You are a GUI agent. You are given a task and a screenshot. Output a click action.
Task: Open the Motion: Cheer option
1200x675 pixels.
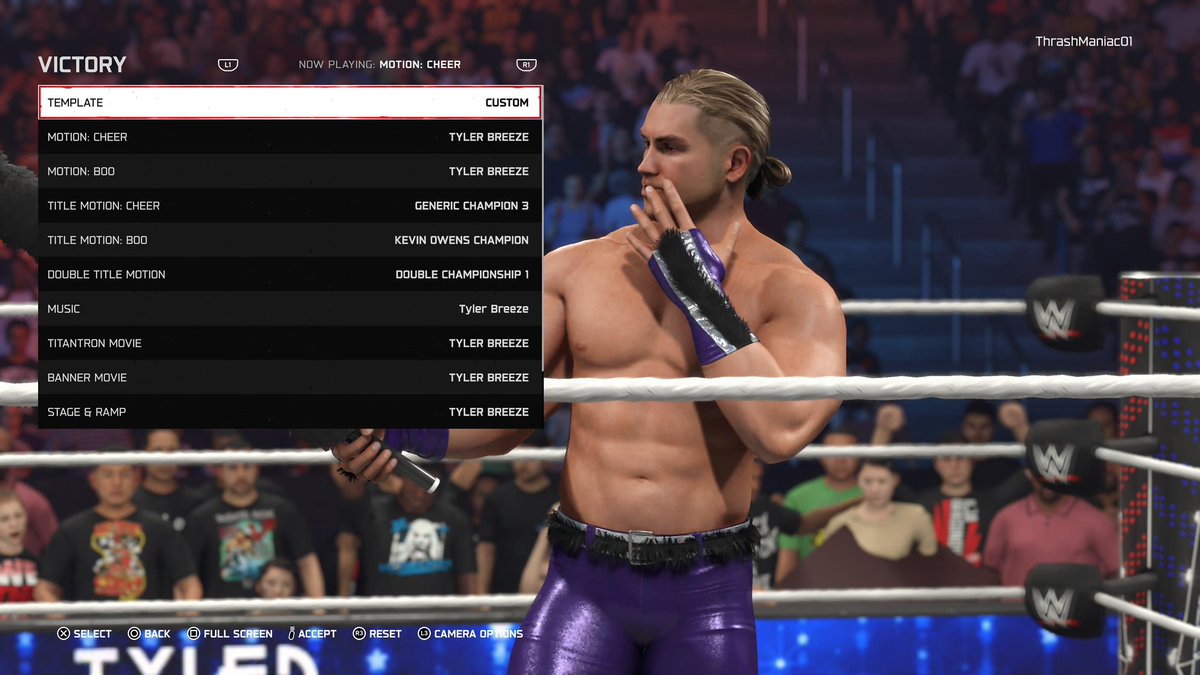(290, 137)
